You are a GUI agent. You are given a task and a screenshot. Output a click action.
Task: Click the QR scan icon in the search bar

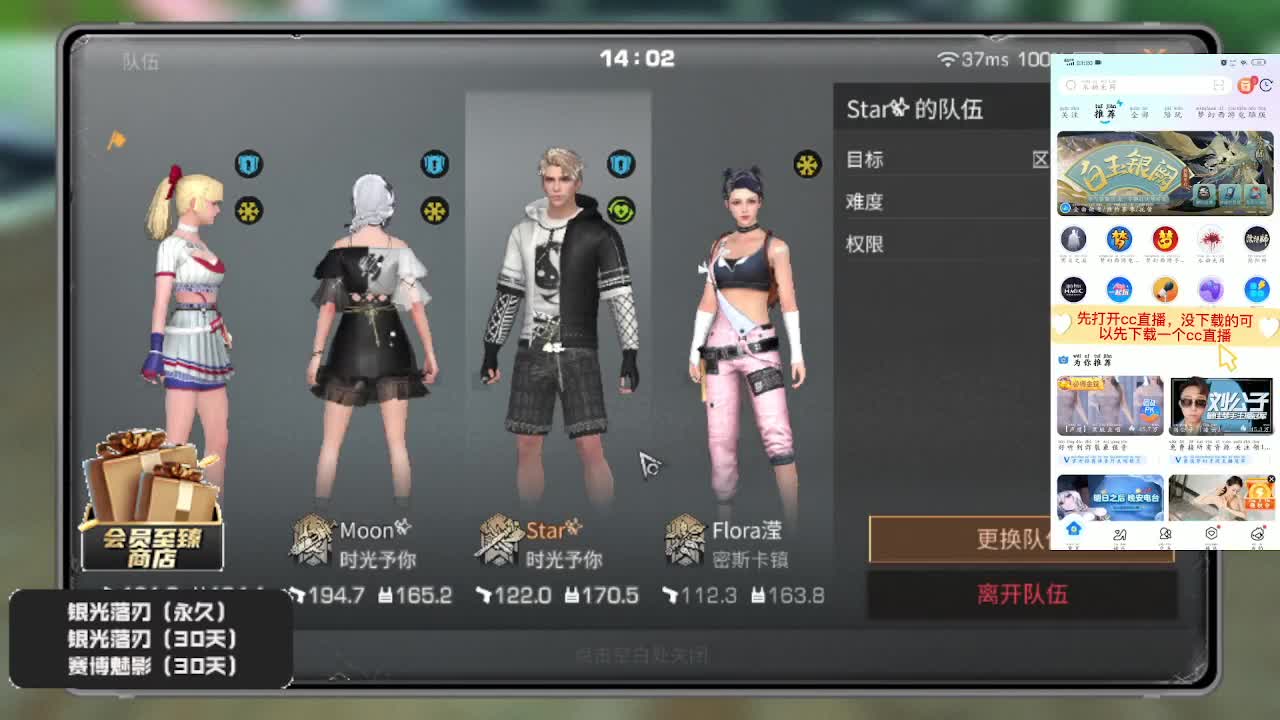pos(1220,84)
